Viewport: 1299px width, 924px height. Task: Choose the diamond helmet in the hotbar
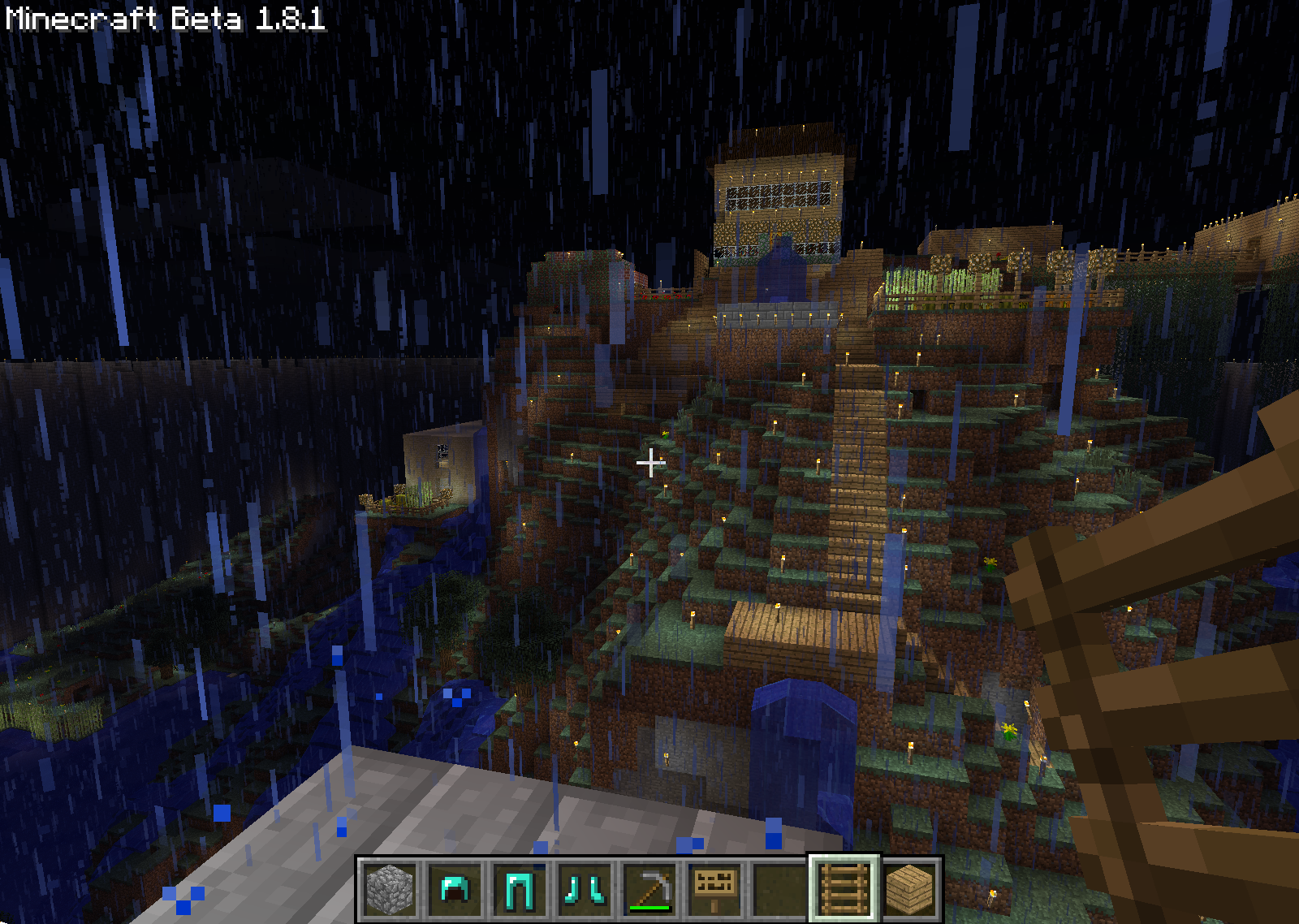(455, 889)
